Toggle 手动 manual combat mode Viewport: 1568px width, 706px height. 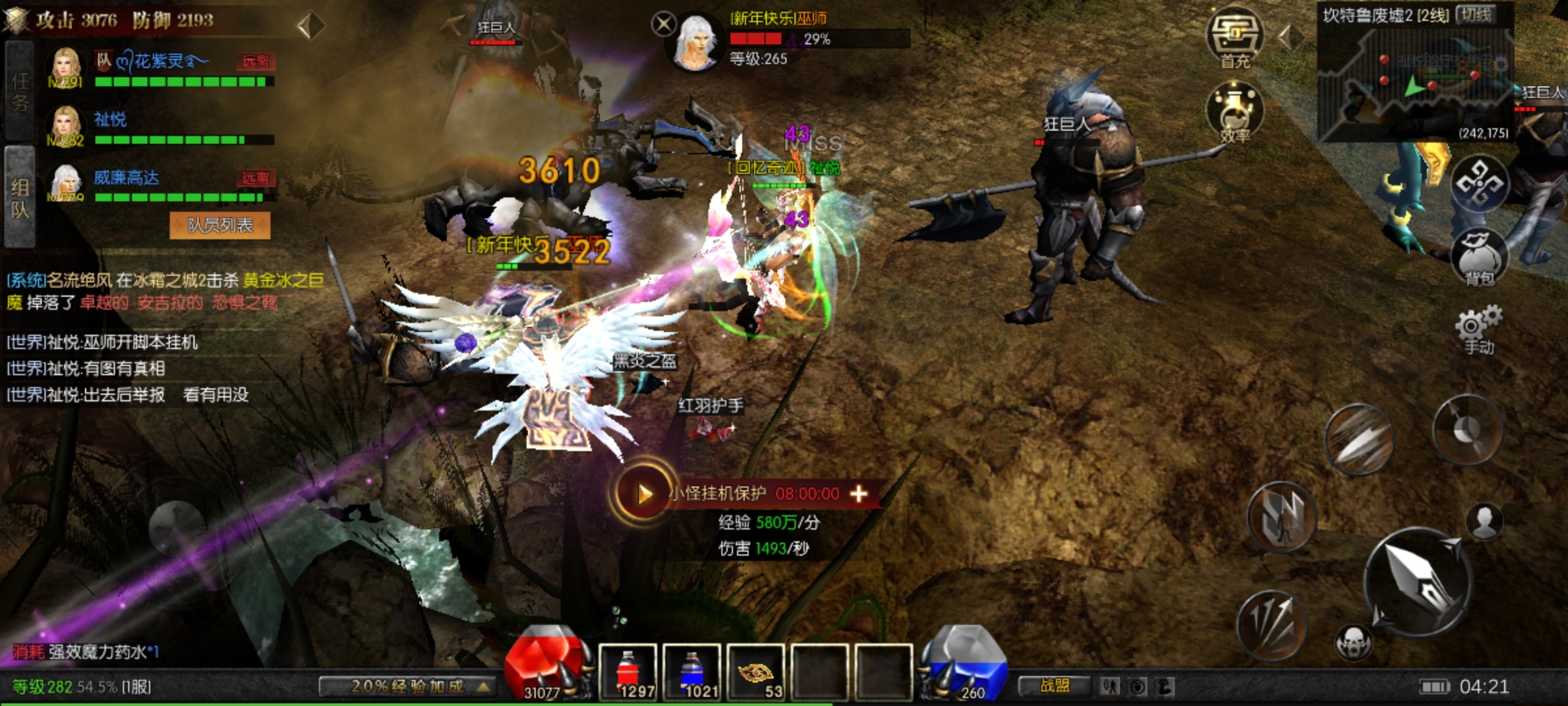tap(1478, 330)
